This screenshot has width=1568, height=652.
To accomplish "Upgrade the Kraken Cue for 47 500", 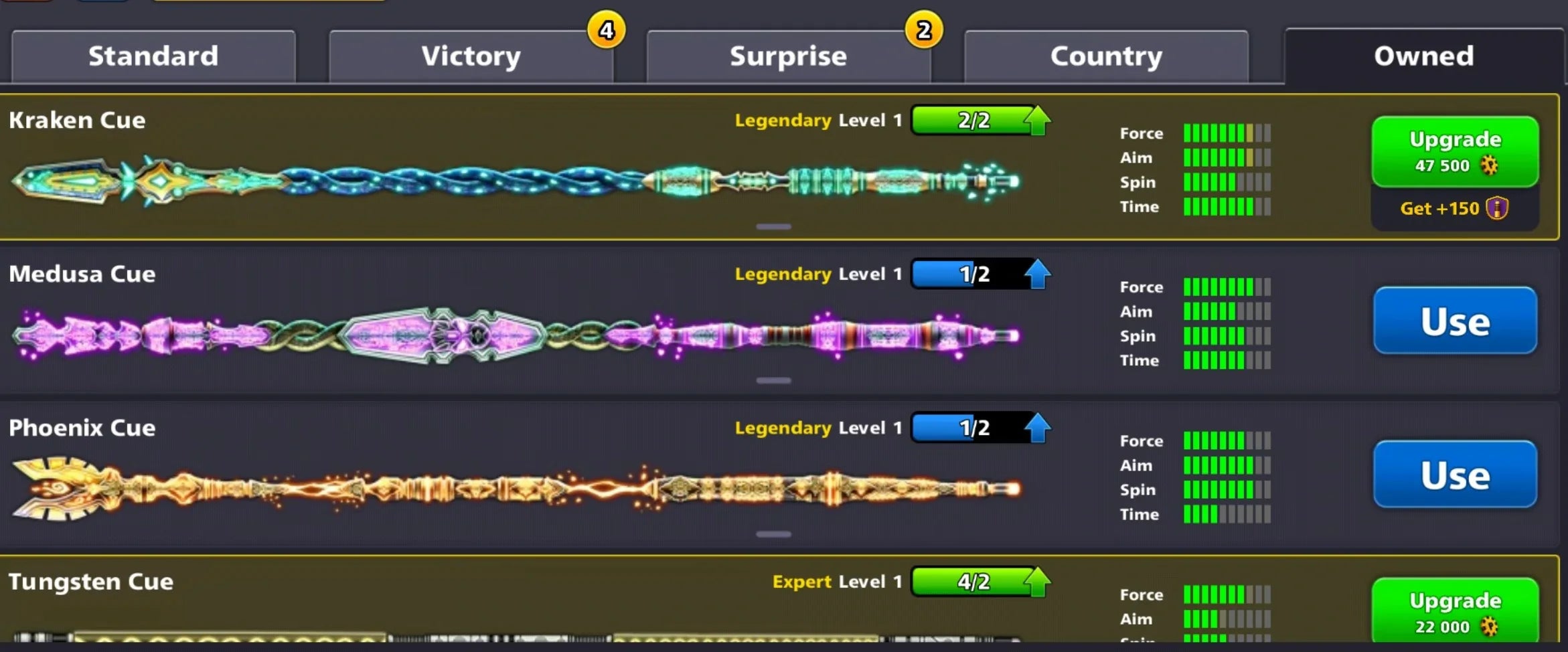I will [1454, 151].
